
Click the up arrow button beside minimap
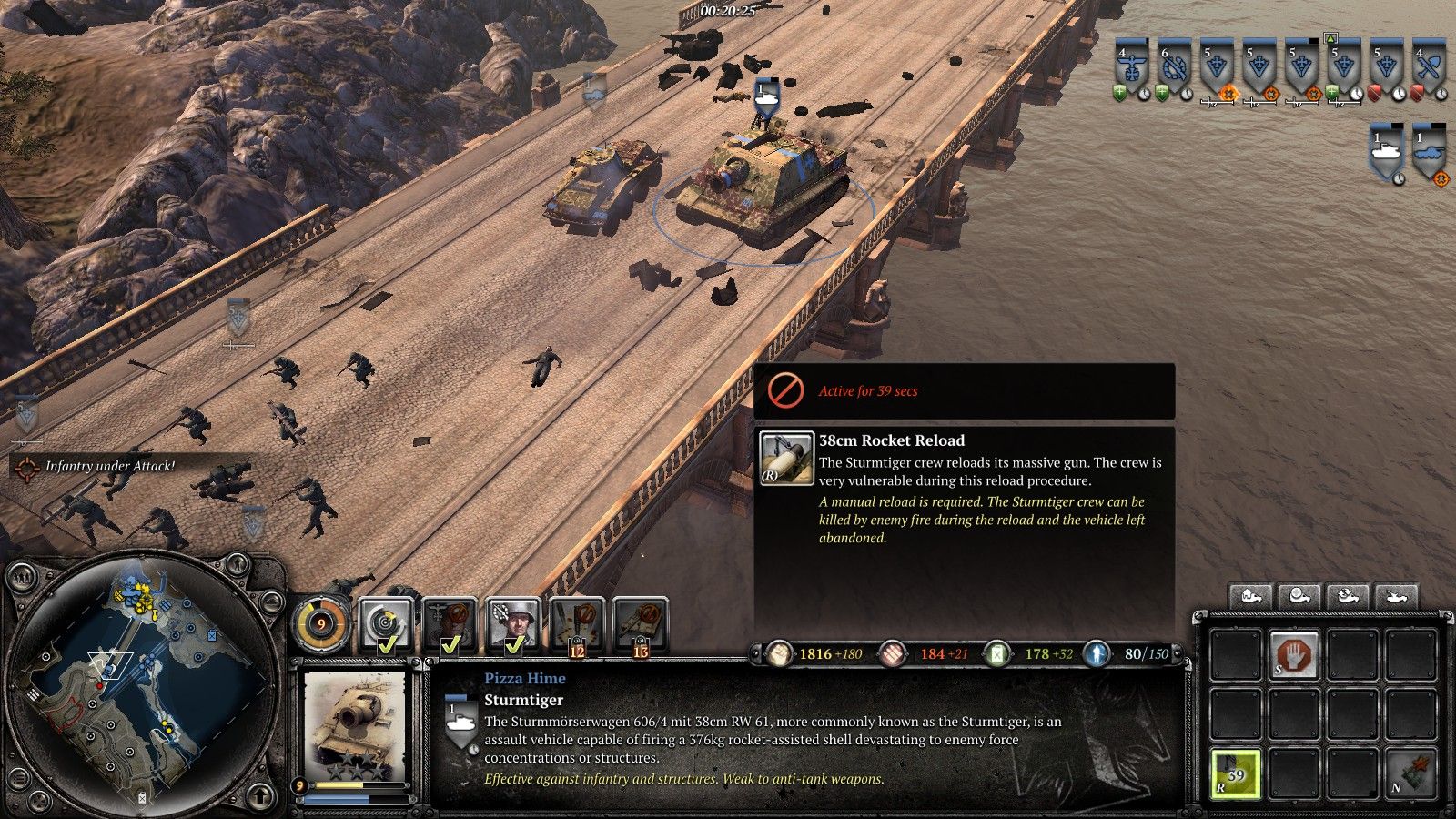[260, 798]
